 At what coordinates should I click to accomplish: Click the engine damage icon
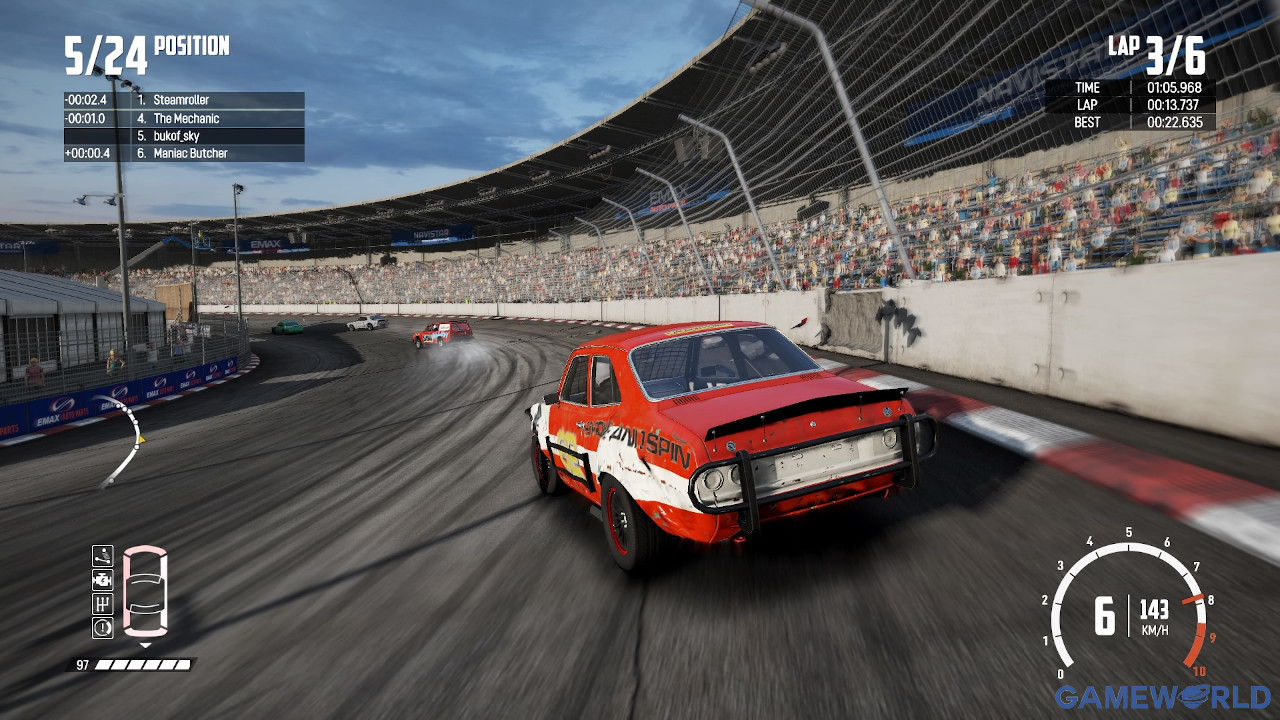(x=102, y=580)
